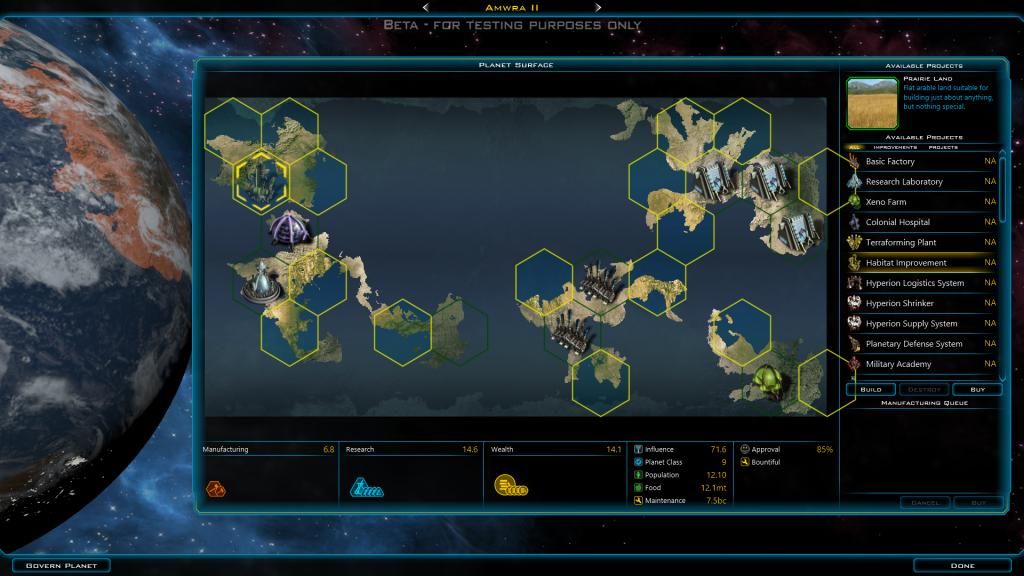Choose Terraforming Plant from the list
Viewport: 1024px width, 576px height.
(x=901, y=243)
